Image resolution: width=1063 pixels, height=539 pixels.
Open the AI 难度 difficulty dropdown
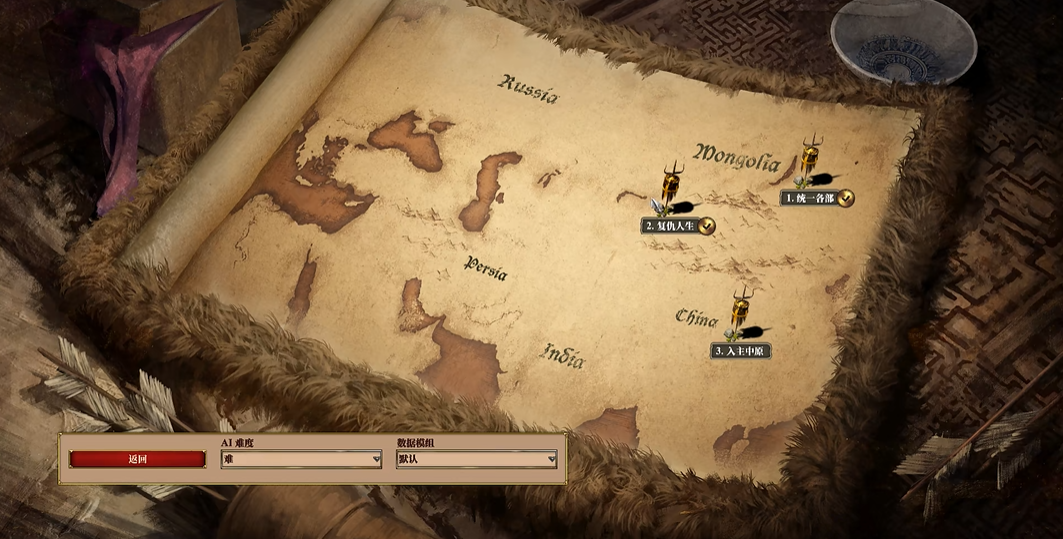pyautogui.click(x=301, y=459)
